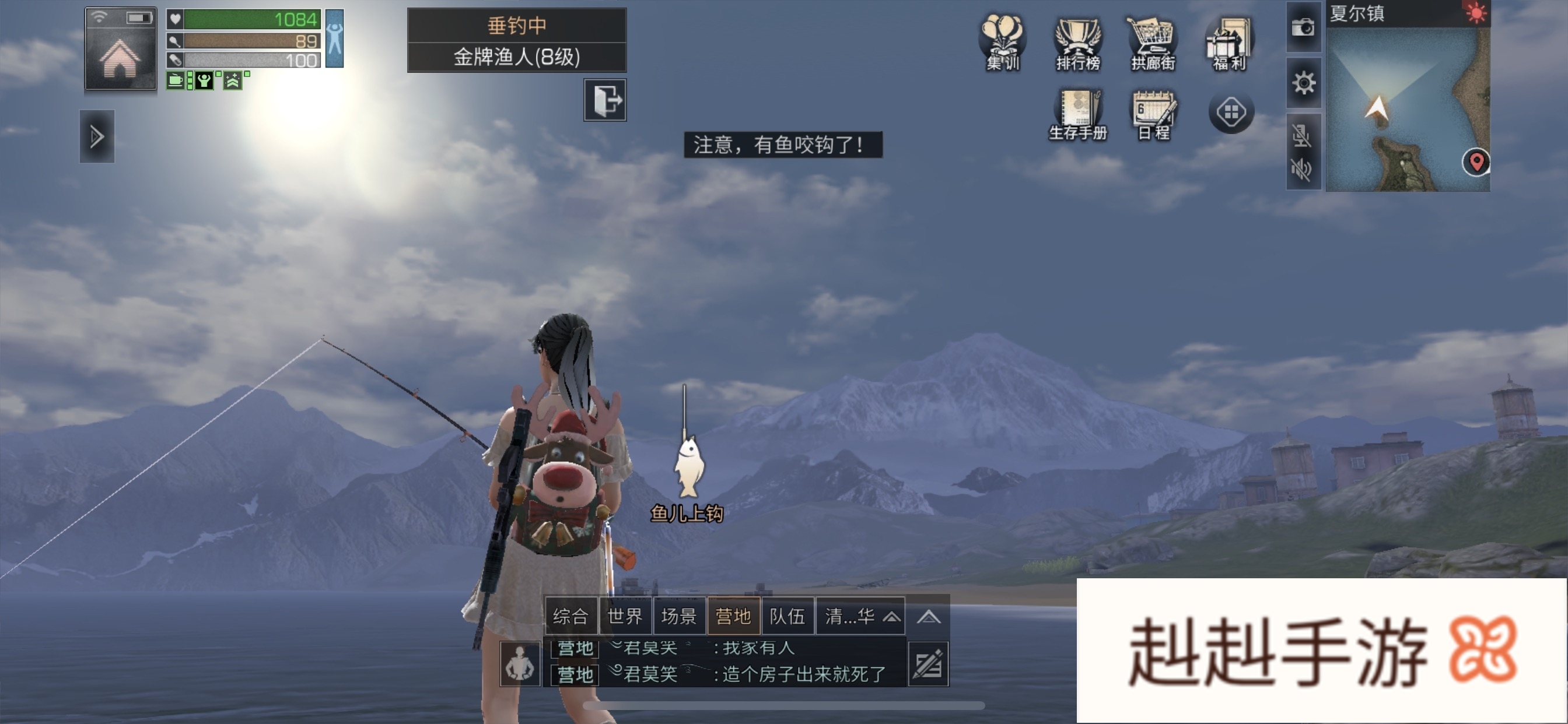This screenshot has width=1568, height=724.
Task: Take a screenshot with the camera icon
Action: click(x=1303, y=27)
